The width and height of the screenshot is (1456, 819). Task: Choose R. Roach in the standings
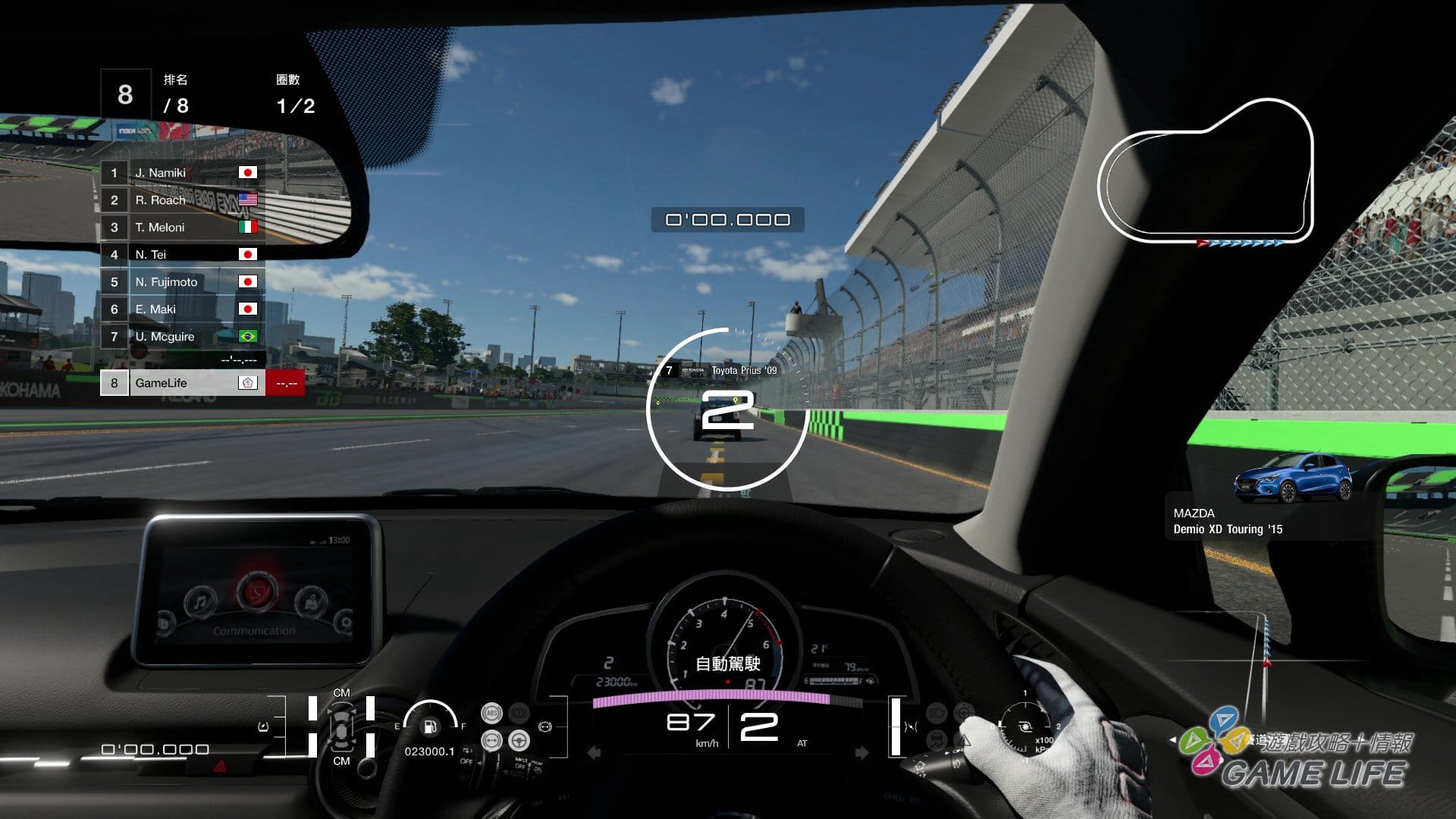coord(182,200)
